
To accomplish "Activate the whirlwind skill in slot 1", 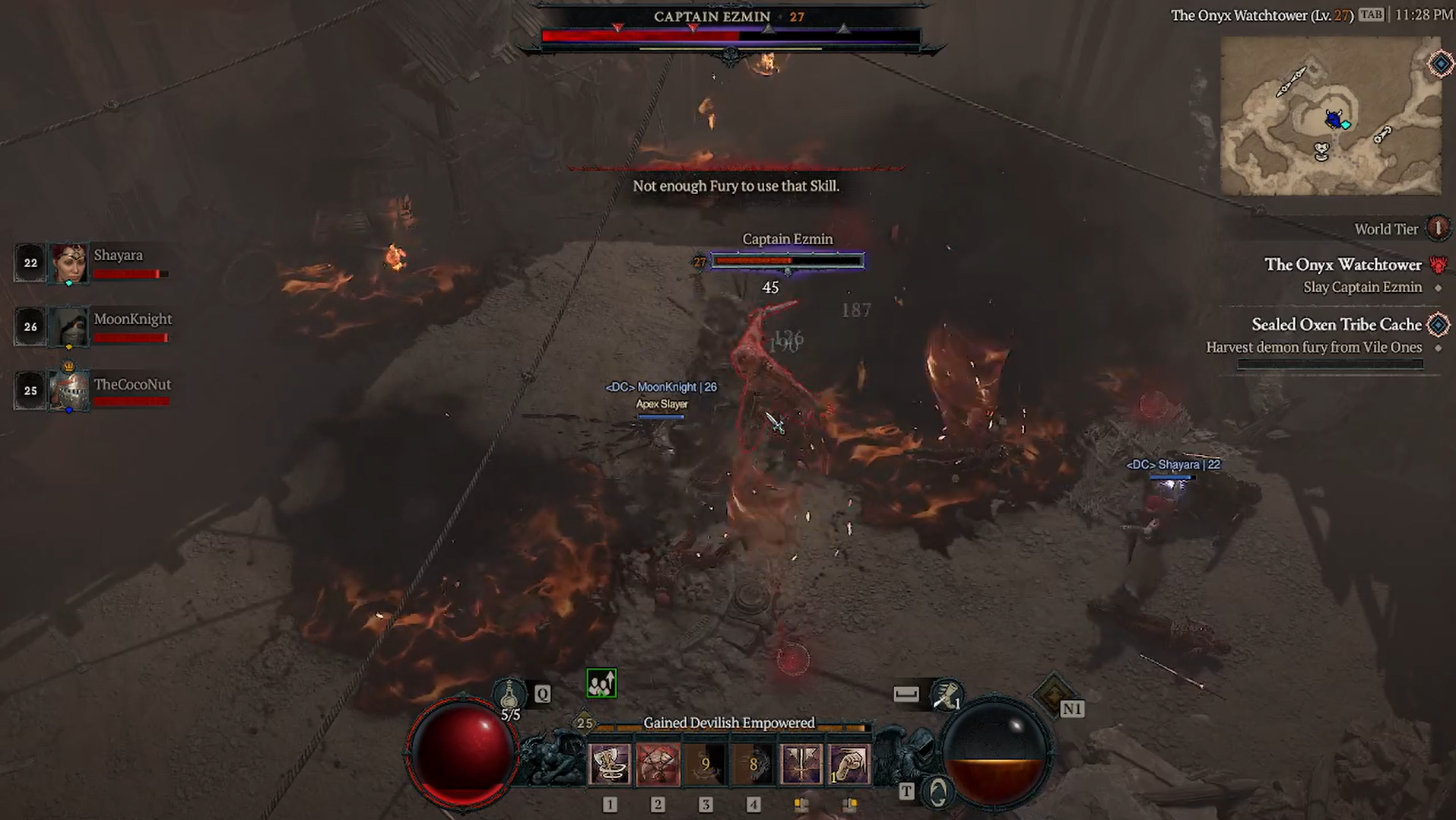I will pyautogui.click(x=610, y=764).
